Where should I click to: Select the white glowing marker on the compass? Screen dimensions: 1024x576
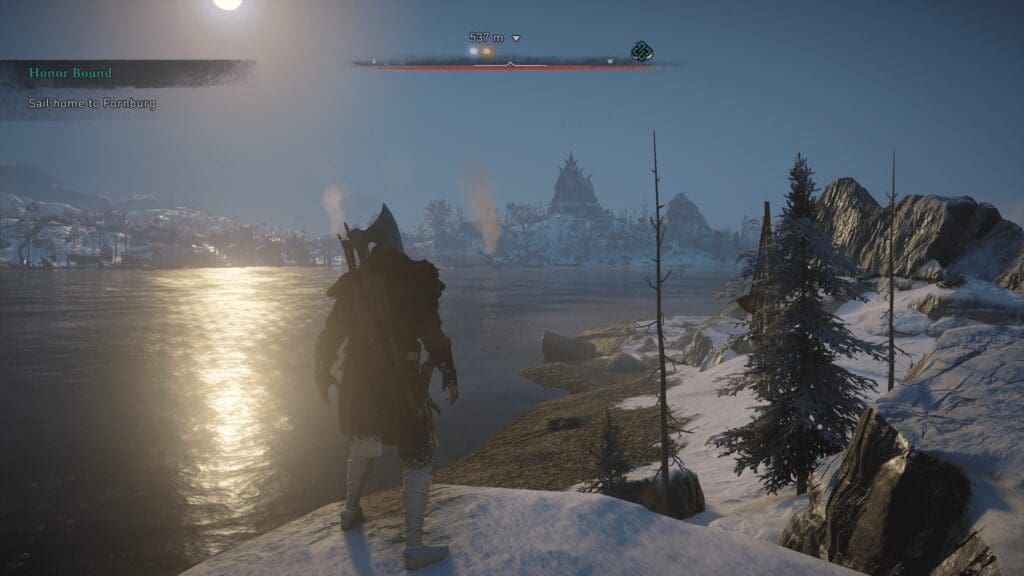tap(474, 51)
